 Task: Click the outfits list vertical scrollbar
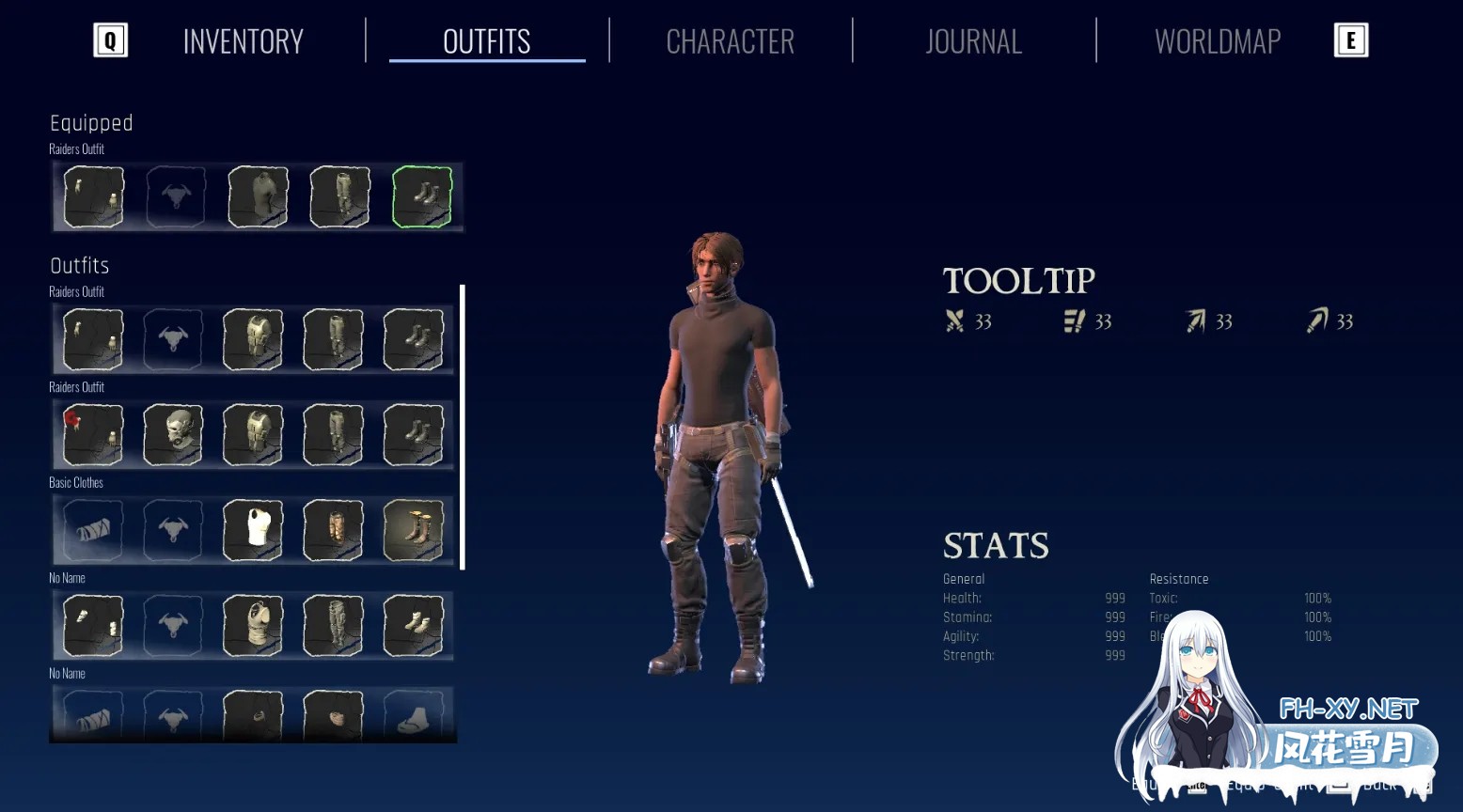(x=463, y=427)
